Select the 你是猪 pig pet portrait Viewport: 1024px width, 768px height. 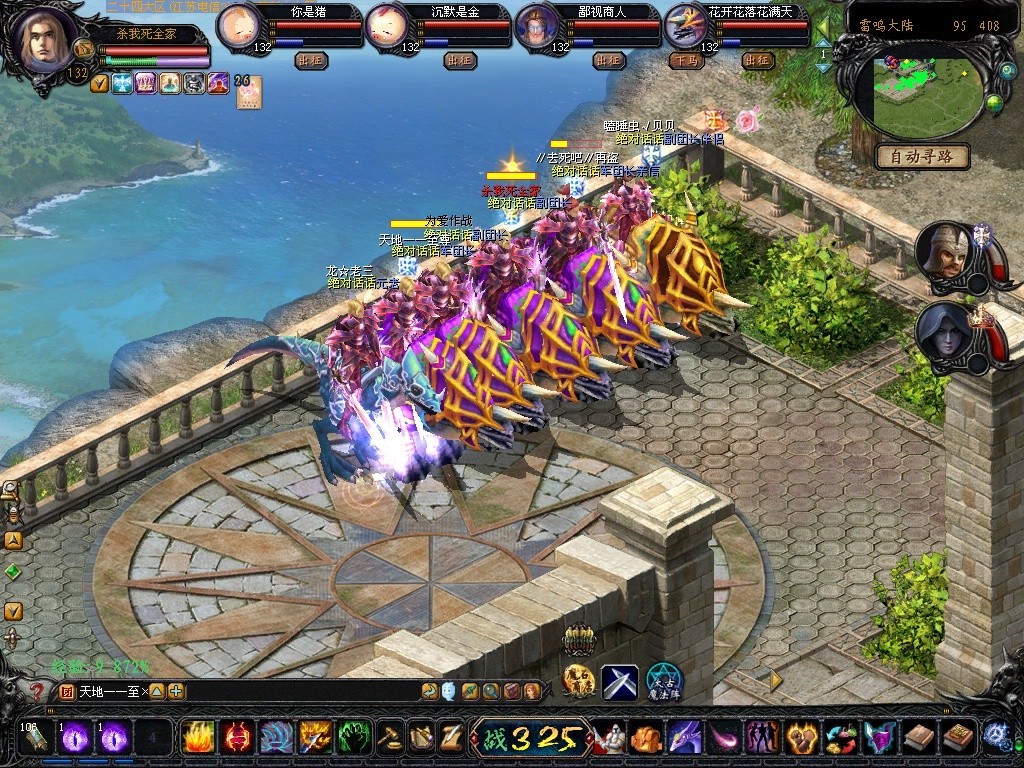238,26
